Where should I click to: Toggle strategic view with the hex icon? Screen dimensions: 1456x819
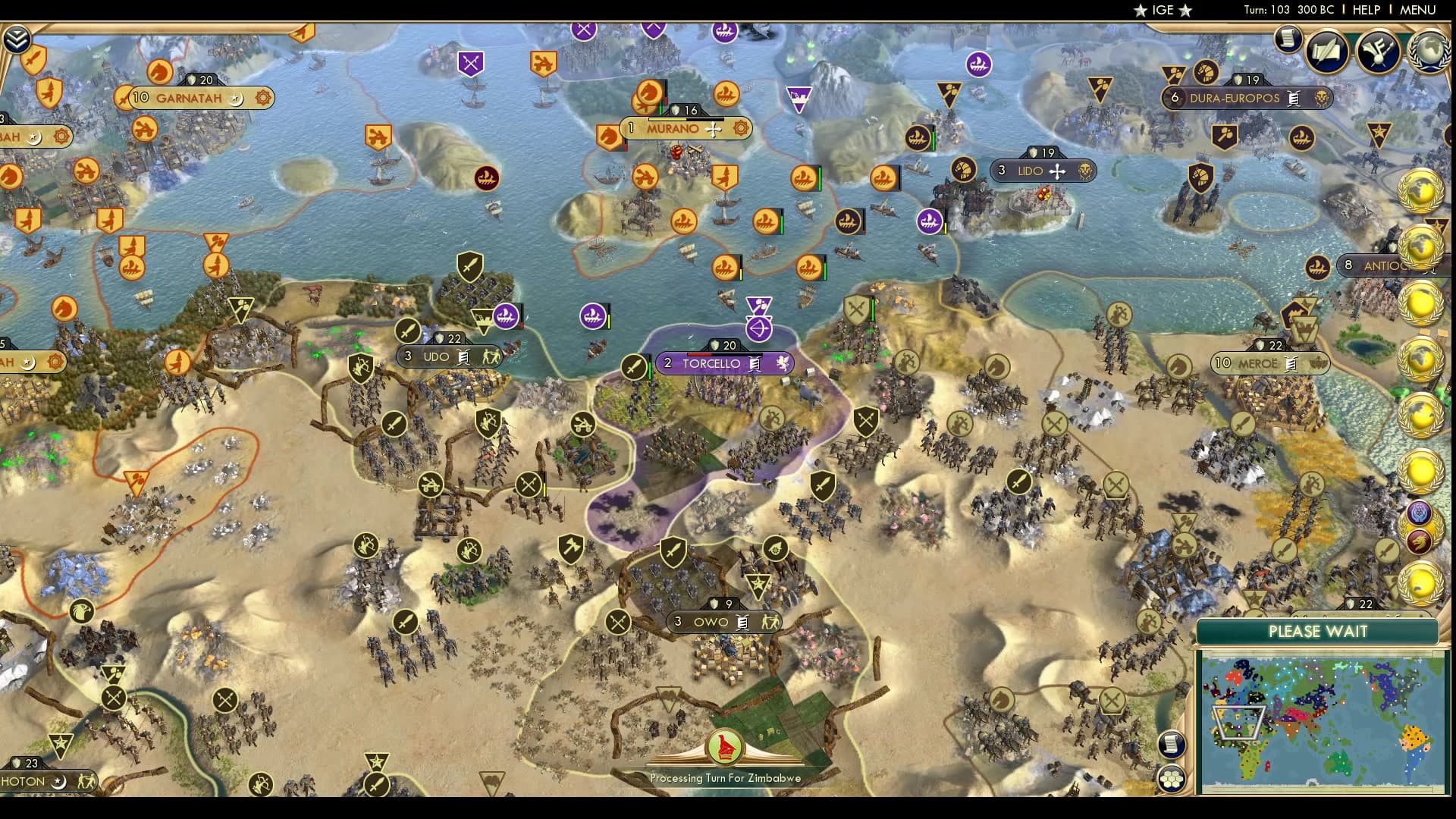(x=1172, y=780)
